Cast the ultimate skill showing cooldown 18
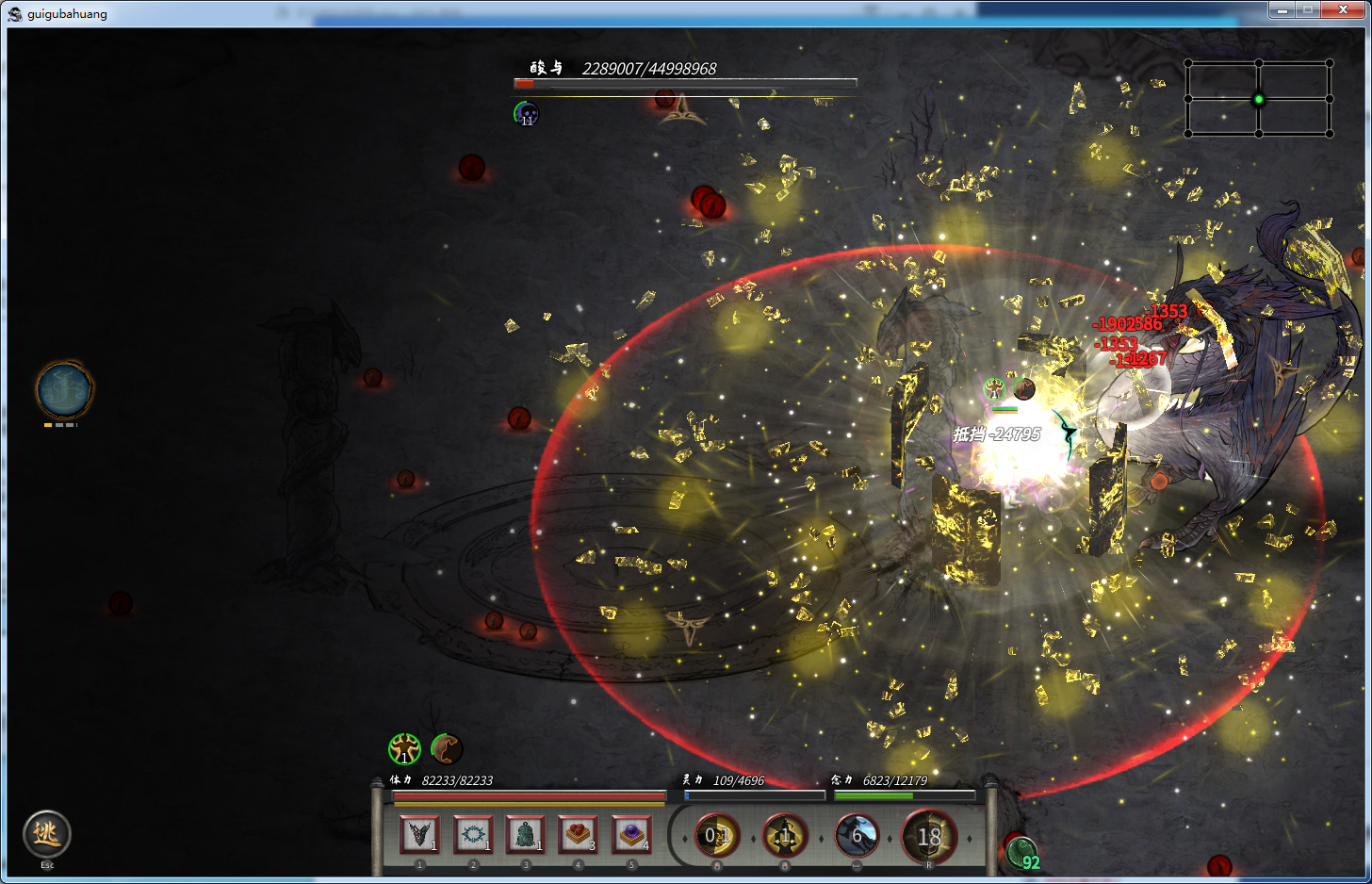This screenshot has width=1372, height=884. pos(928,836)
